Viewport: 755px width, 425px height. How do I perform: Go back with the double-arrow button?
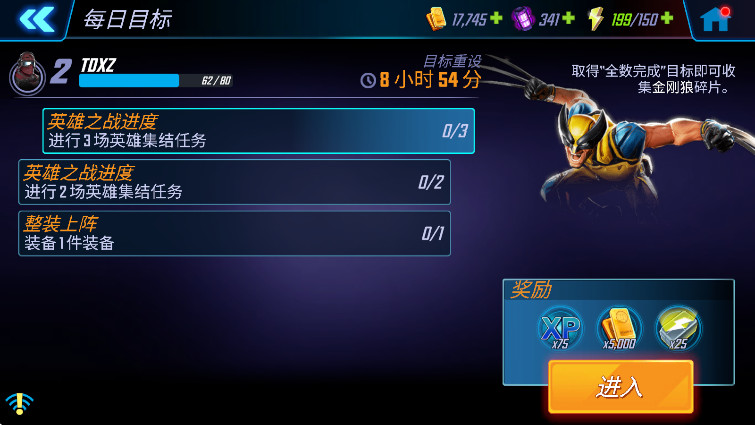click(x=36, y=18)
